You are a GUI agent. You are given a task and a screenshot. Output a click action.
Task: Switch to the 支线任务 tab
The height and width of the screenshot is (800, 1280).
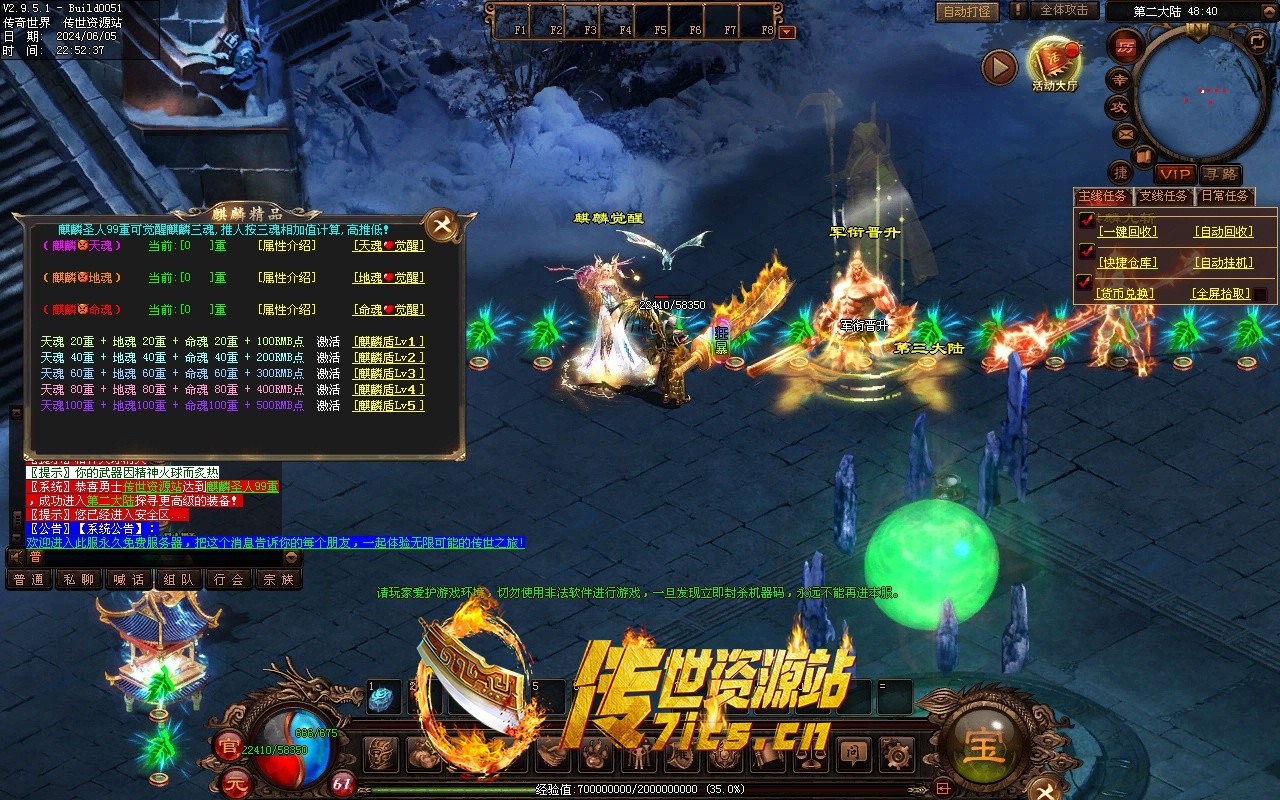pyautogui.click(x=1164, y=196)
